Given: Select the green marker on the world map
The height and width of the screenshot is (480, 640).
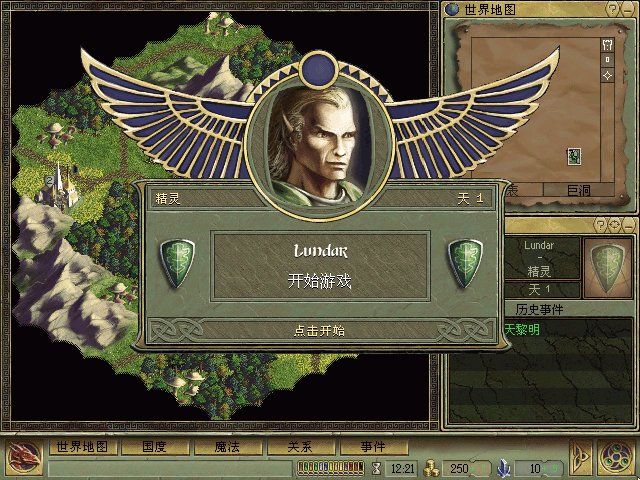Looking at the screenshot, I should click(x=574, y=155).
